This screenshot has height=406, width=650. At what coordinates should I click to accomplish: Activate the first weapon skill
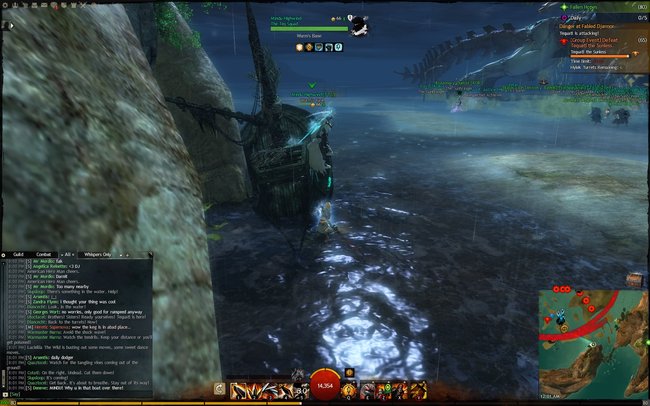point(238,390)
